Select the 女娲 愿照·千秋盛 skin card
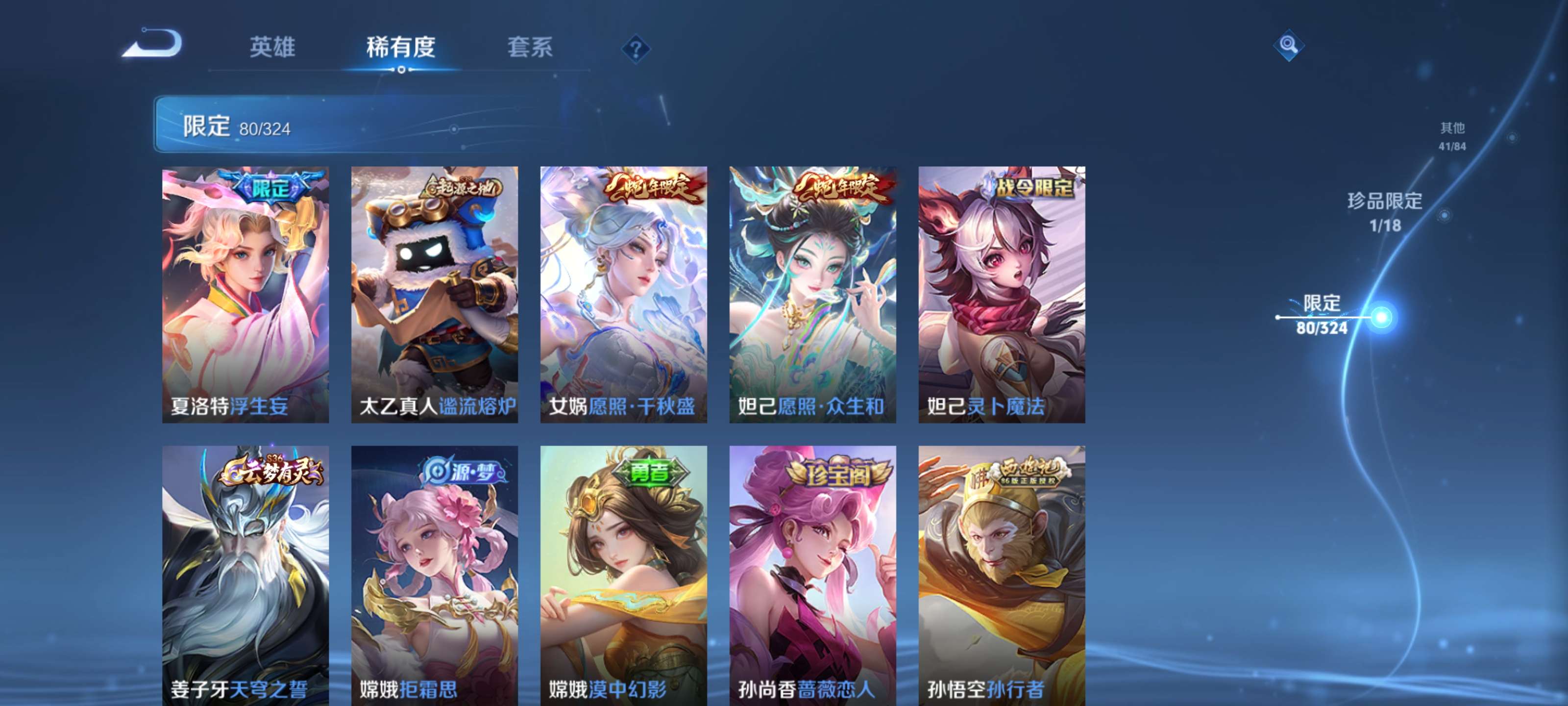The image size is (1568, 706). pos(623,294)
